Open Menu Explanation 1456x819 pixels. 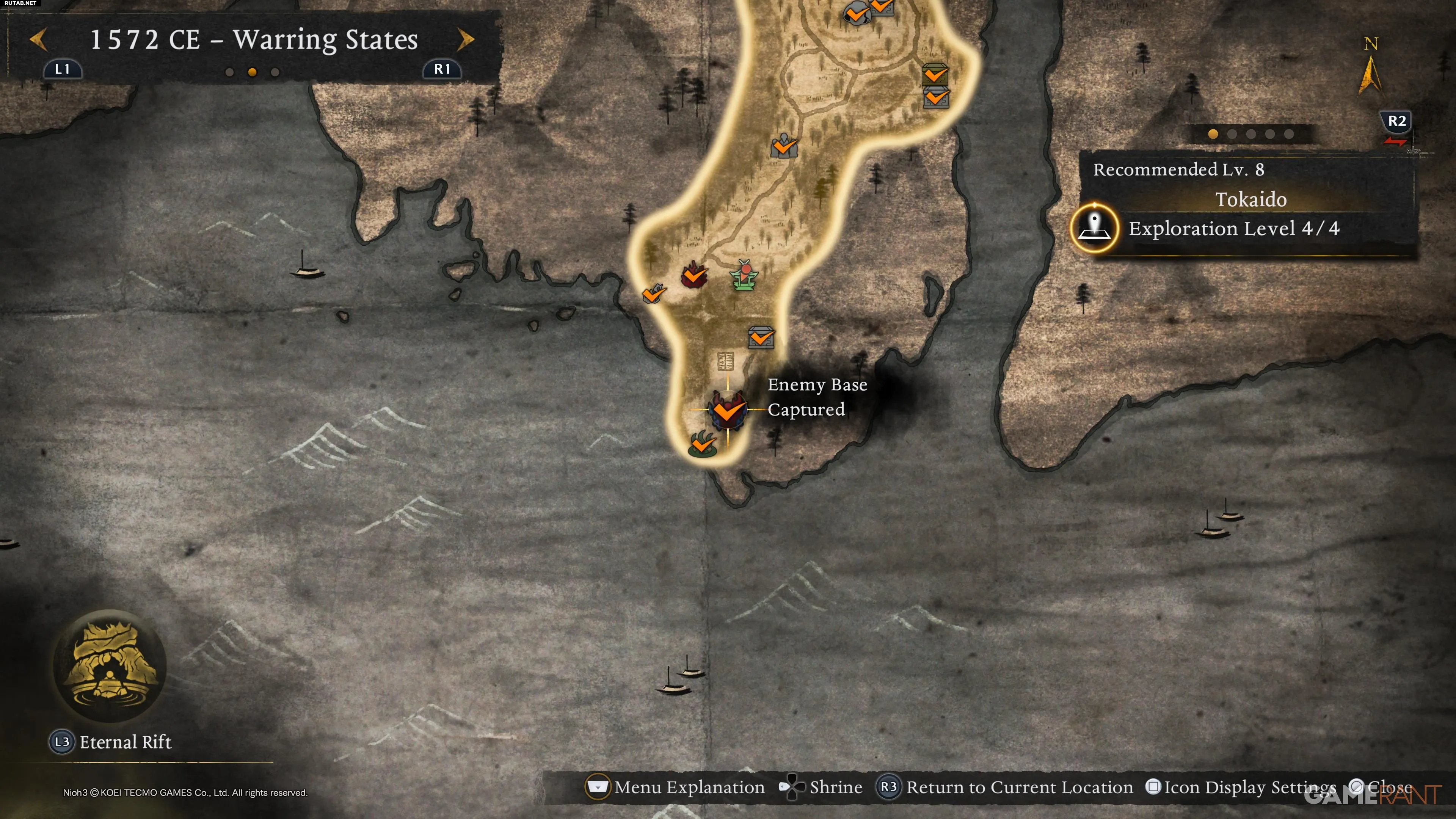coord(676,787)
